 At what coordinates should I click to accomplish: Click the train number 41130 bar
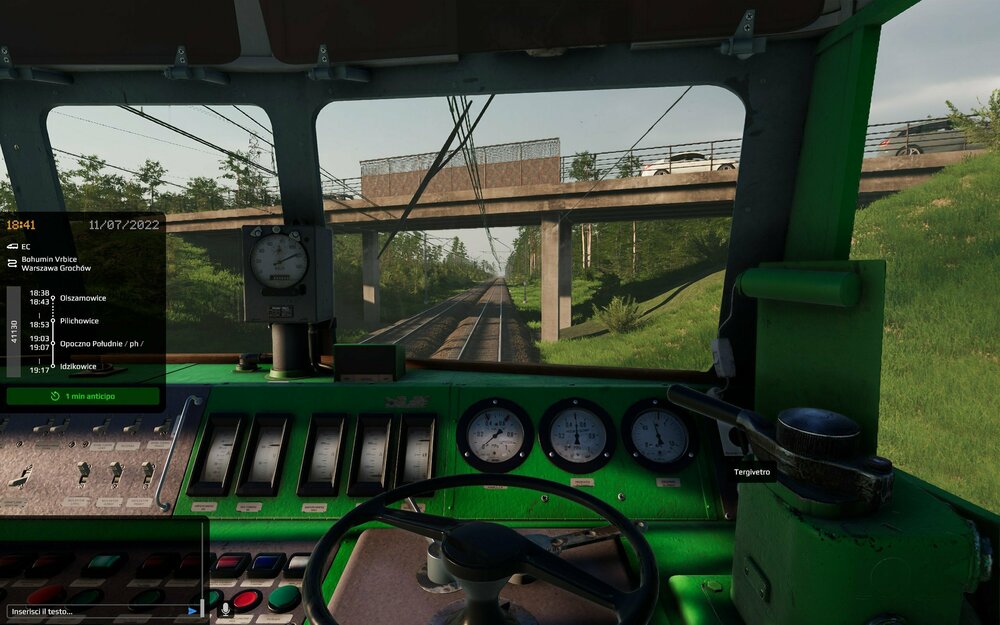pyautogui.click(x=14, y=331)
